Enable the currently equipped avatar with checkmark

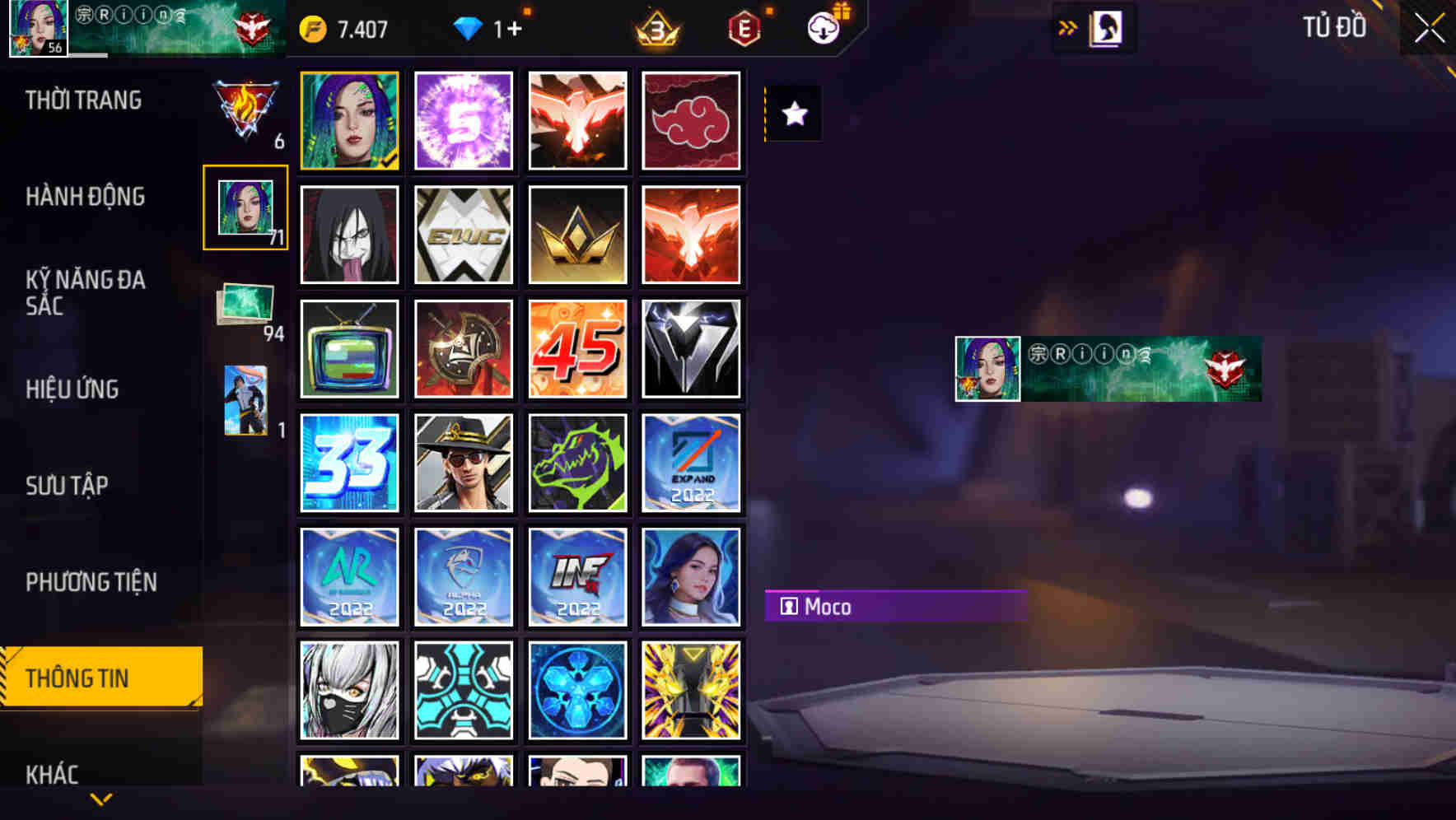[x=350, y=120]
